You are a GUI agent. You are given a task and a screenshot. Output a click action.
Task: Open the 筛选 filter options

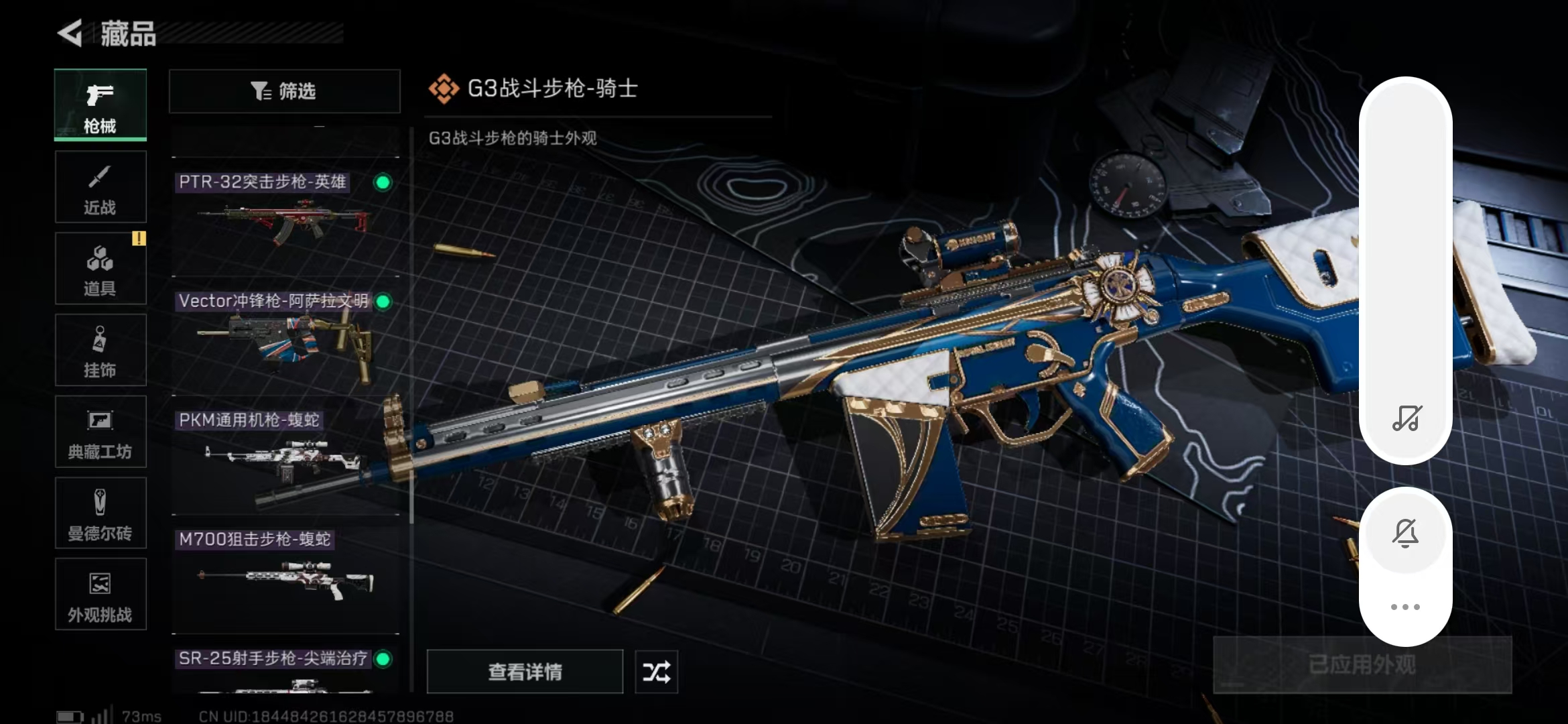click(x=284, y=90)
